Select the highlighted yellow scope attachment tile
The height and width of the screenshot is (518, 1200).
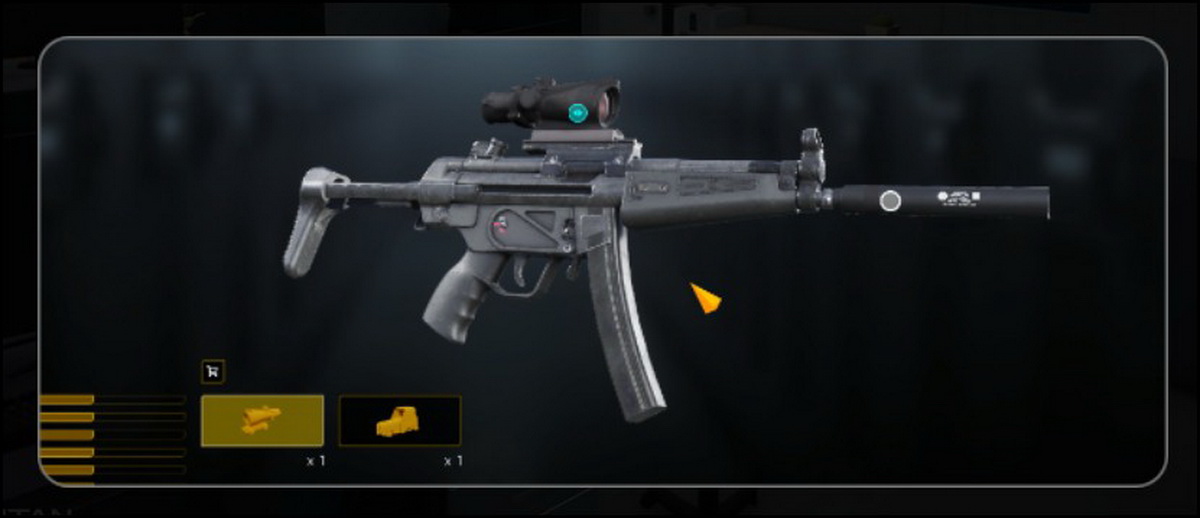point(262,420)
